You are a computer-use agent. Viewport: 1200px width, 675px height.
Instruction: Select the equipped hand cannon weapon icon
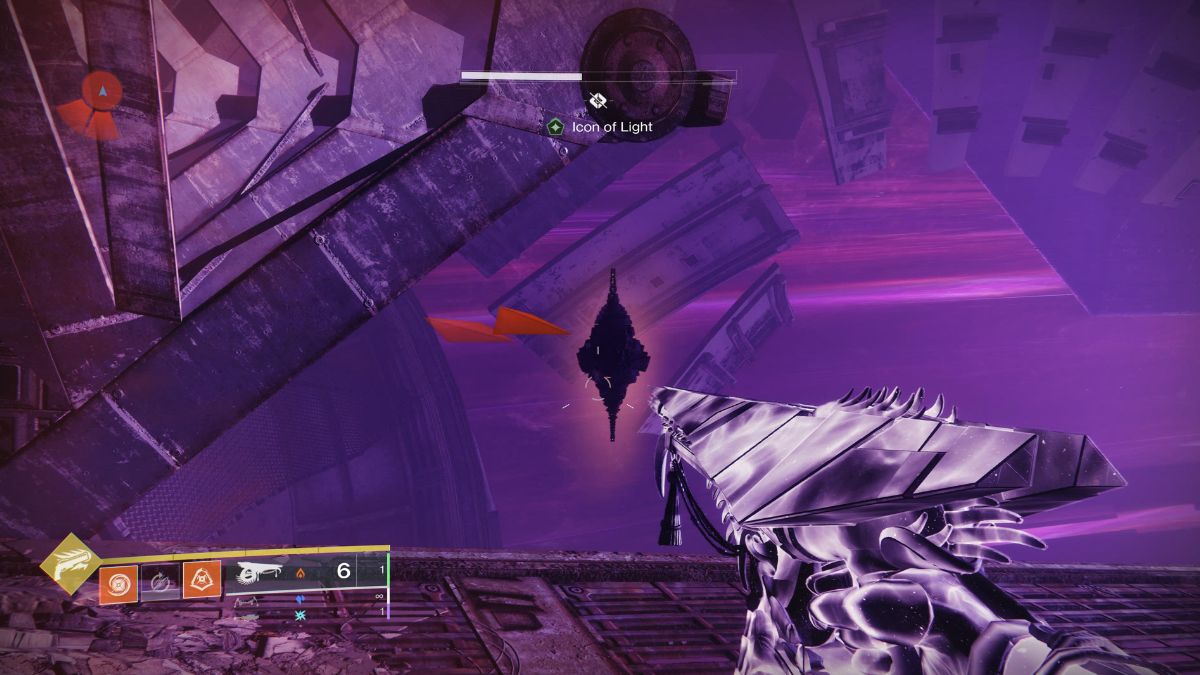[259, 572]
